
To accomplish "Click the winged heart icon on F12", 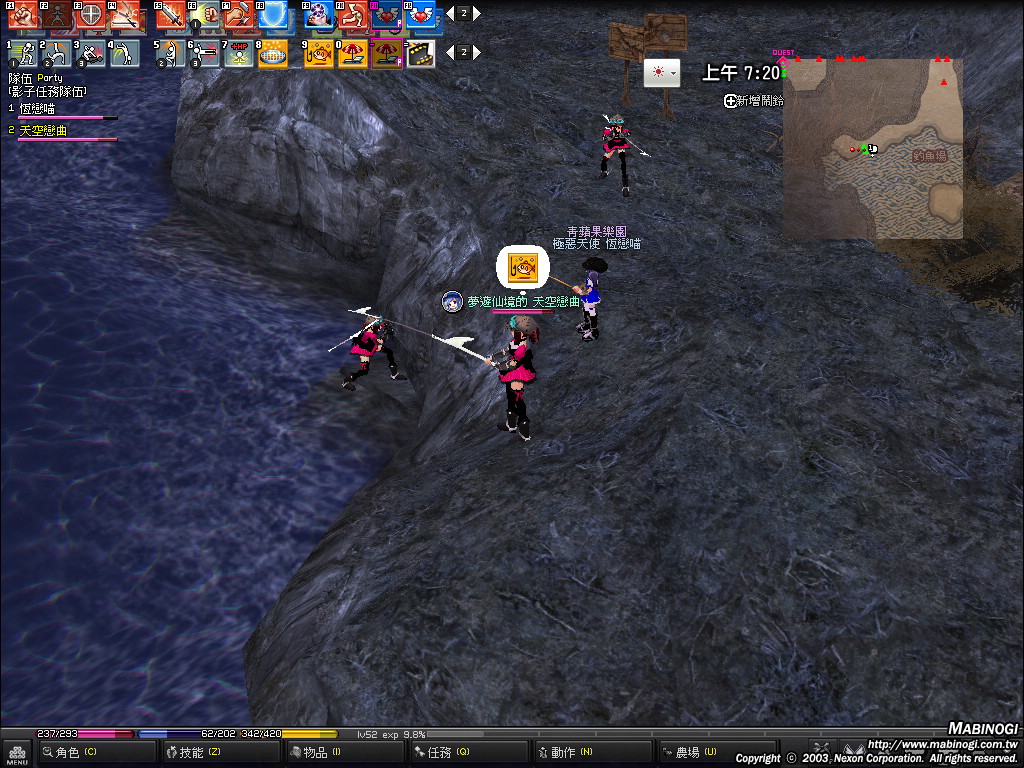I will 420,14.
